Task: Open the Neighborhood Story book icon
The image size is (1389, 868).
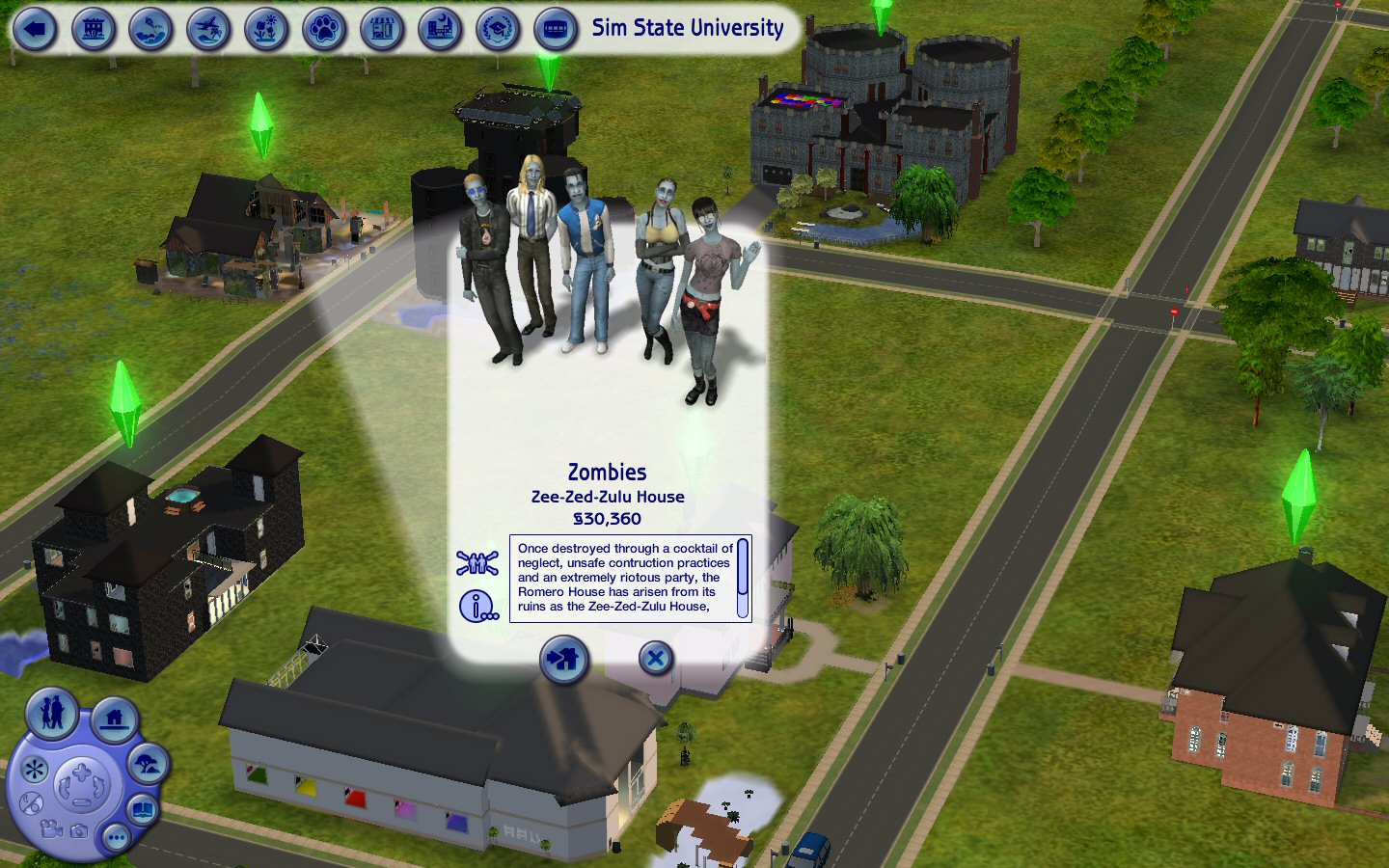Action: [142, 808]
